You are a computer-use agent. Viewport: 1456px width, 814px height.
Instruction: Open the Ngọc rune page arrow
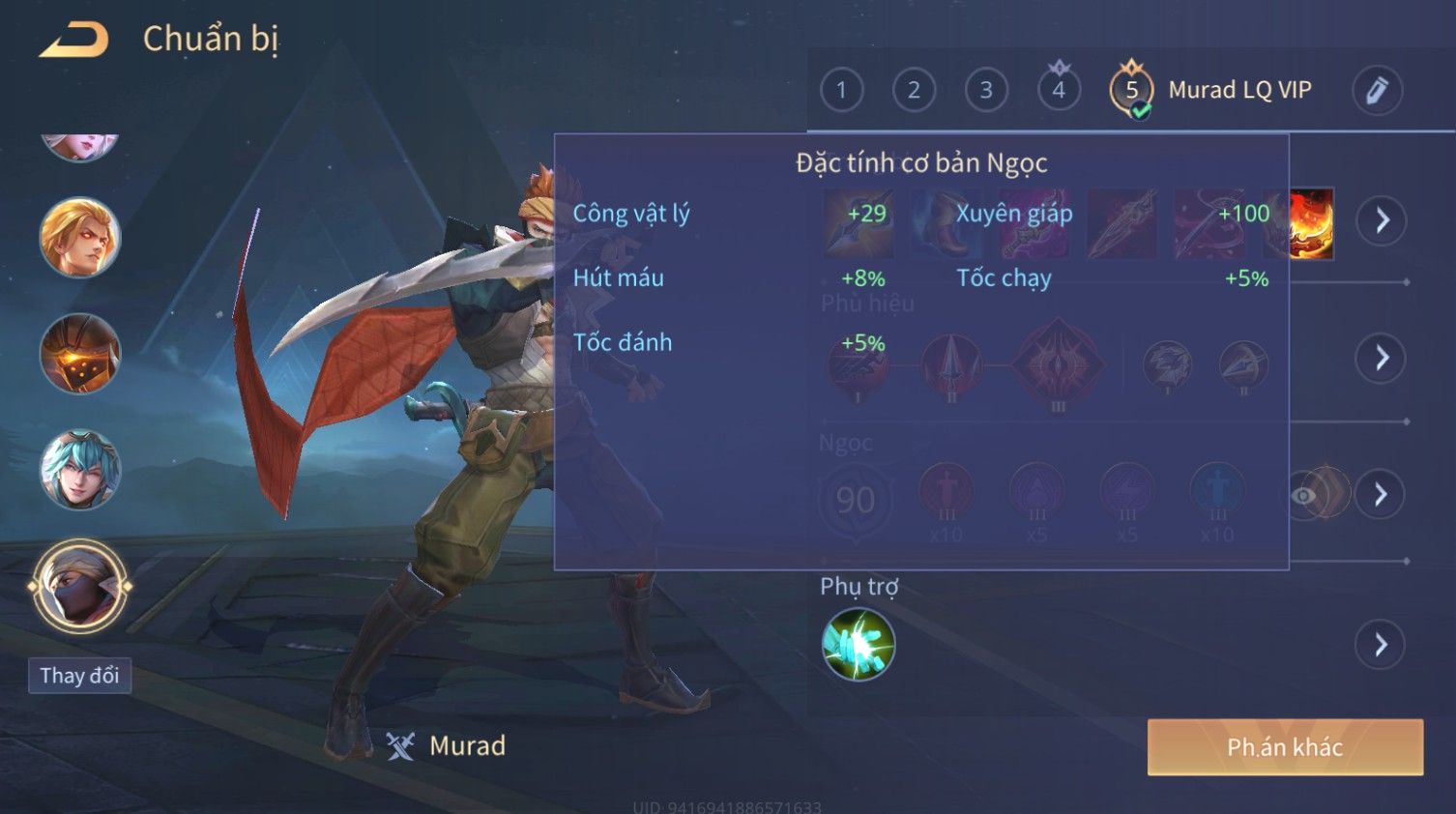click(1382, 495)
